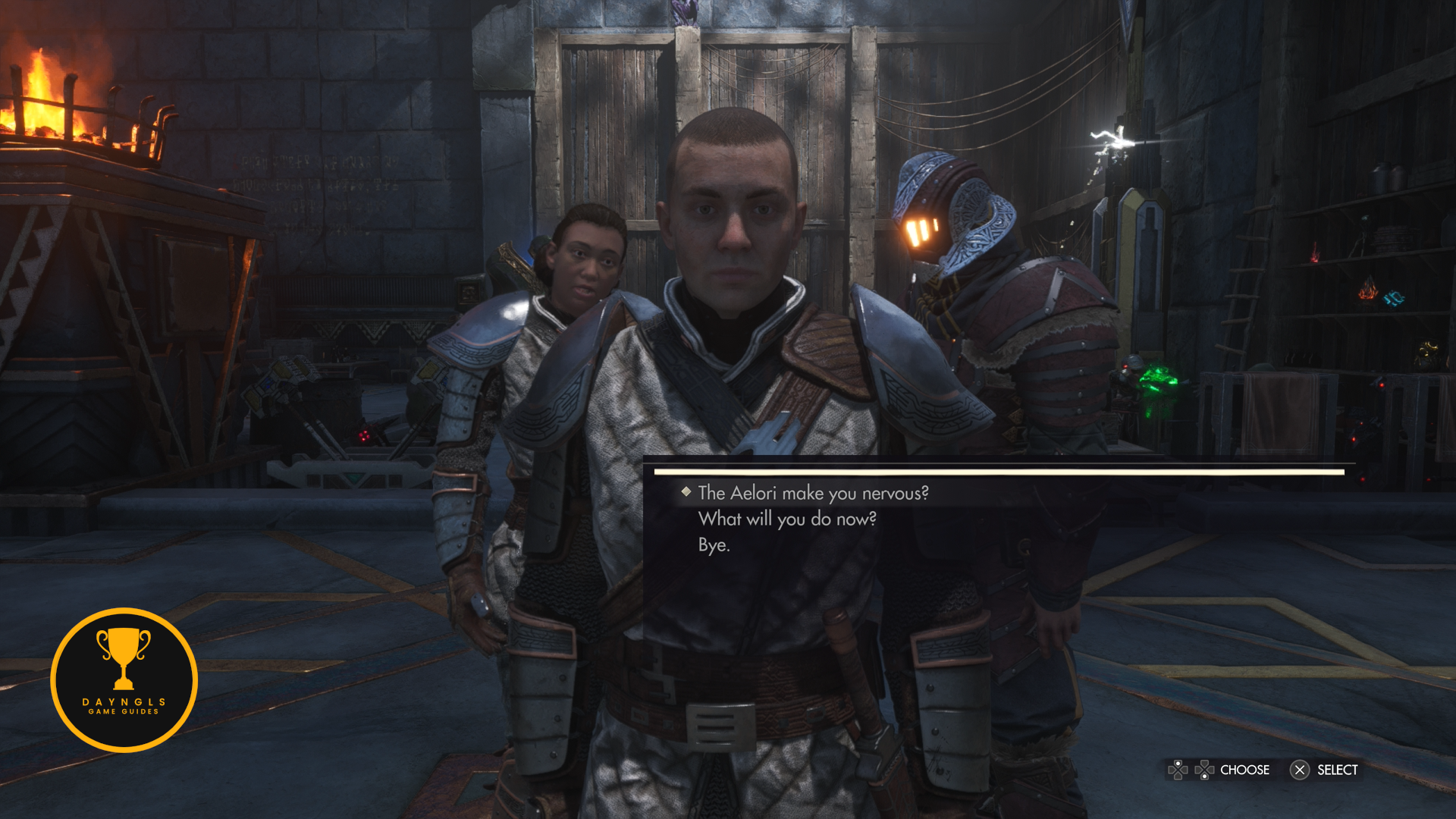Ask "The Aelori make you nervous?"
This screenshot has width=1456, height=819.
(813, 493)
